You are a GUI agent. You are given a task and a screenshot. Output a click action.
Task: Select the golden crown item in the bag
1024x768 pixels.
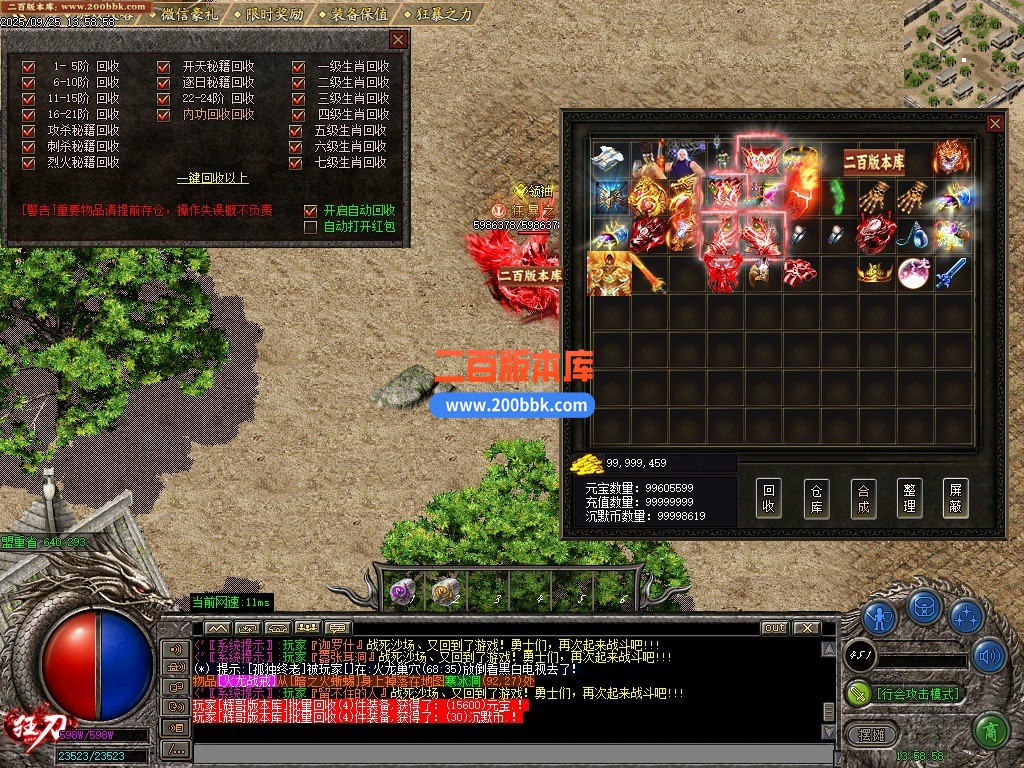[x=875, y=272]
